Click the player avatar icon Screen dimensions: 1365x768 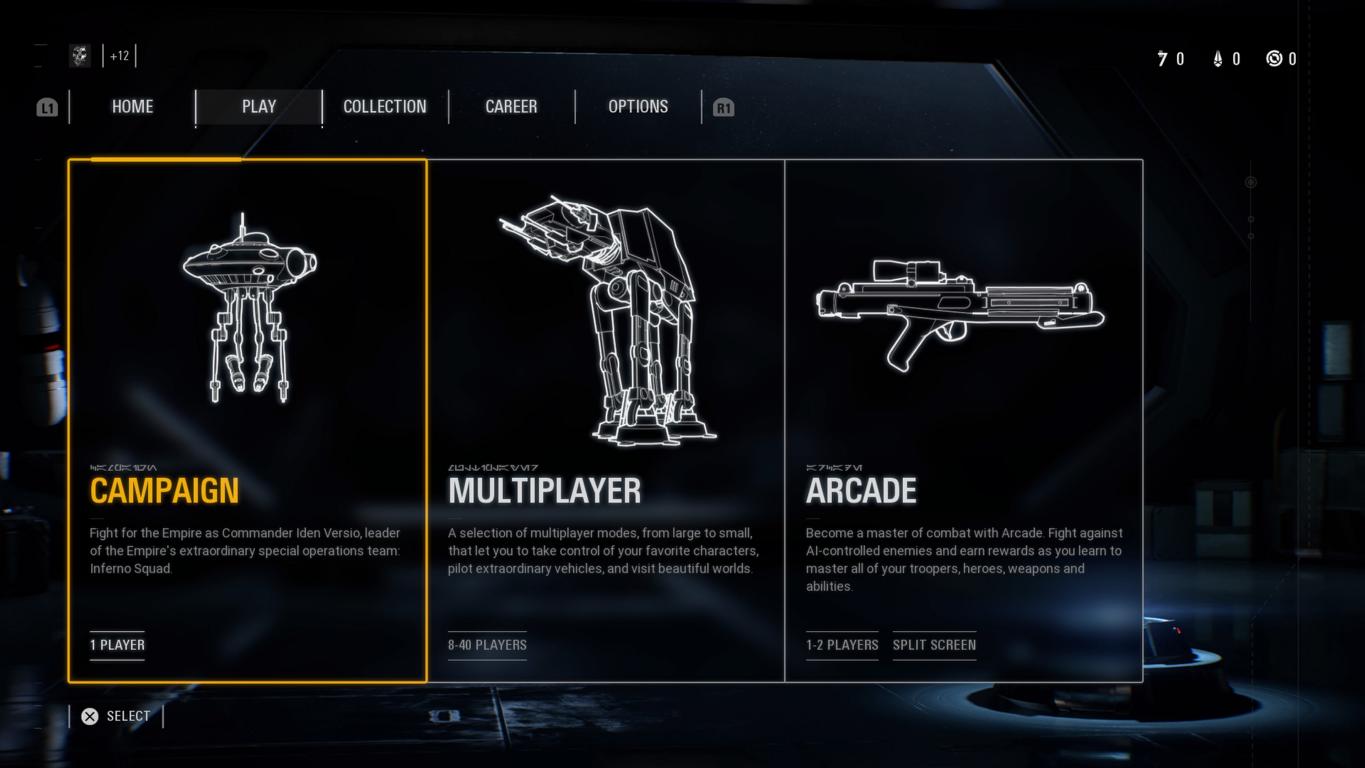[x=80, y=56]
